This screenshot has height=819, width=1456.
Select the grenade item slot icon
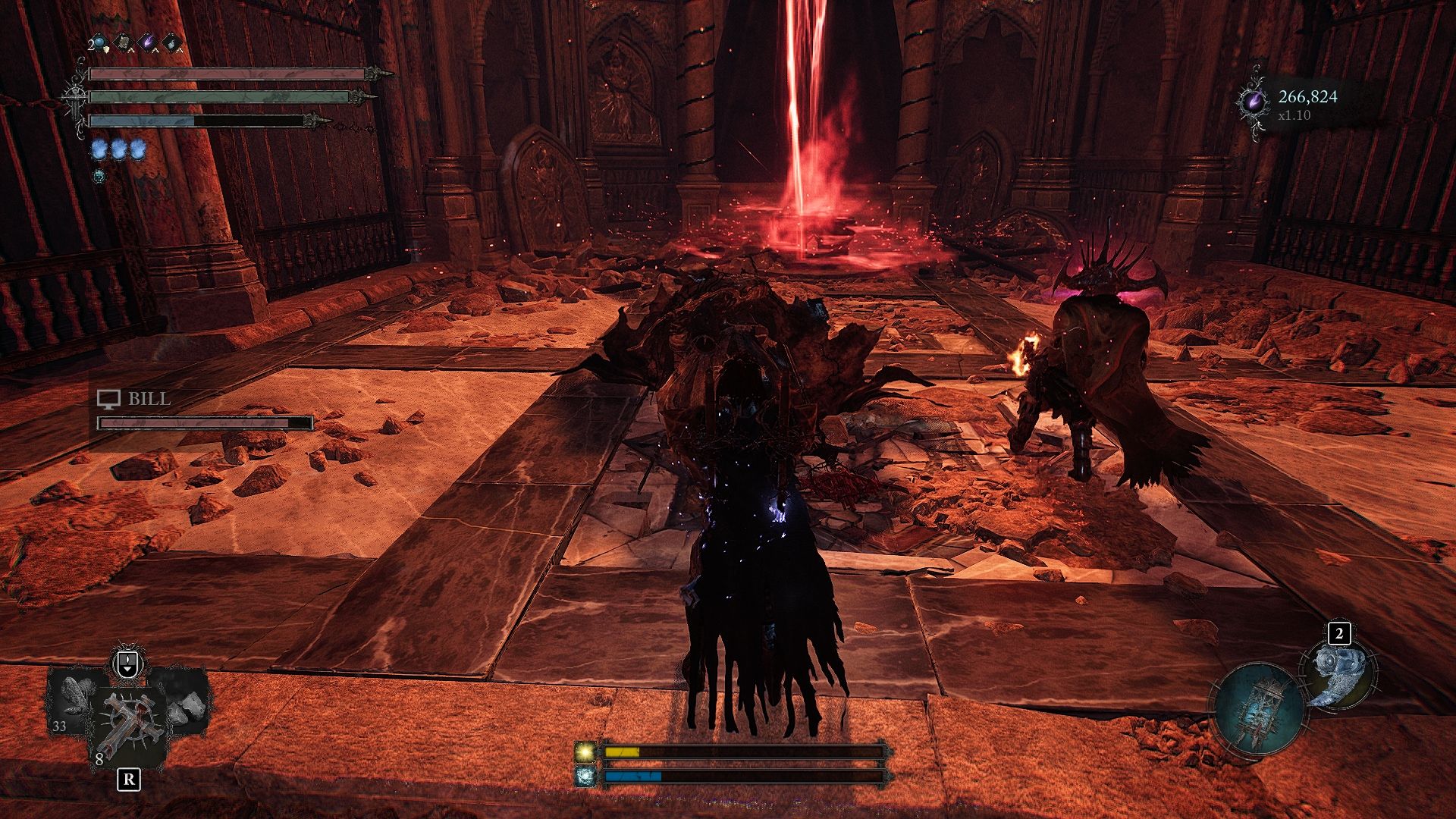click(x=171, y=43)
